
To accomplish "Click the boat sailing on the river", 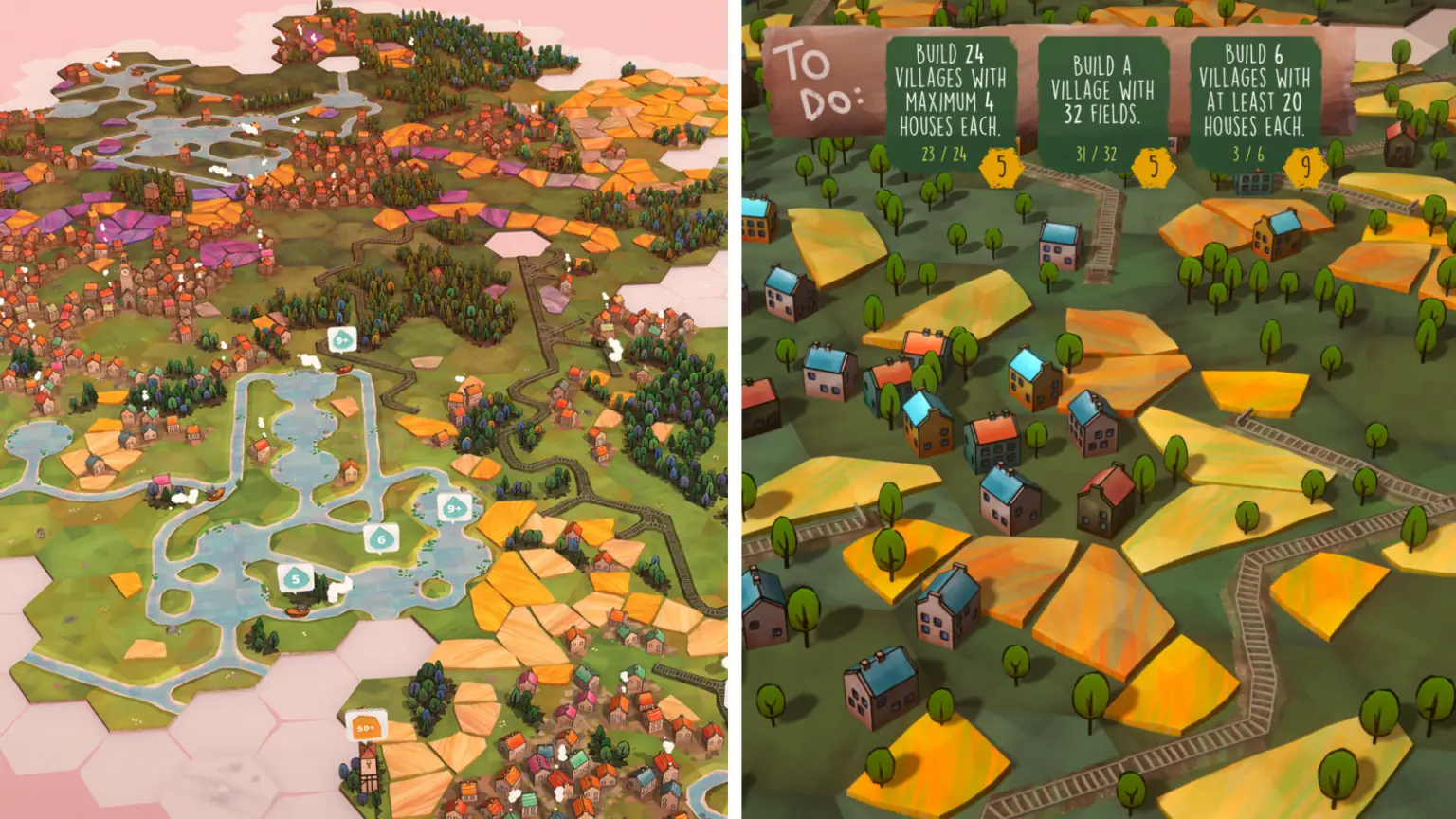I will 342,369.
